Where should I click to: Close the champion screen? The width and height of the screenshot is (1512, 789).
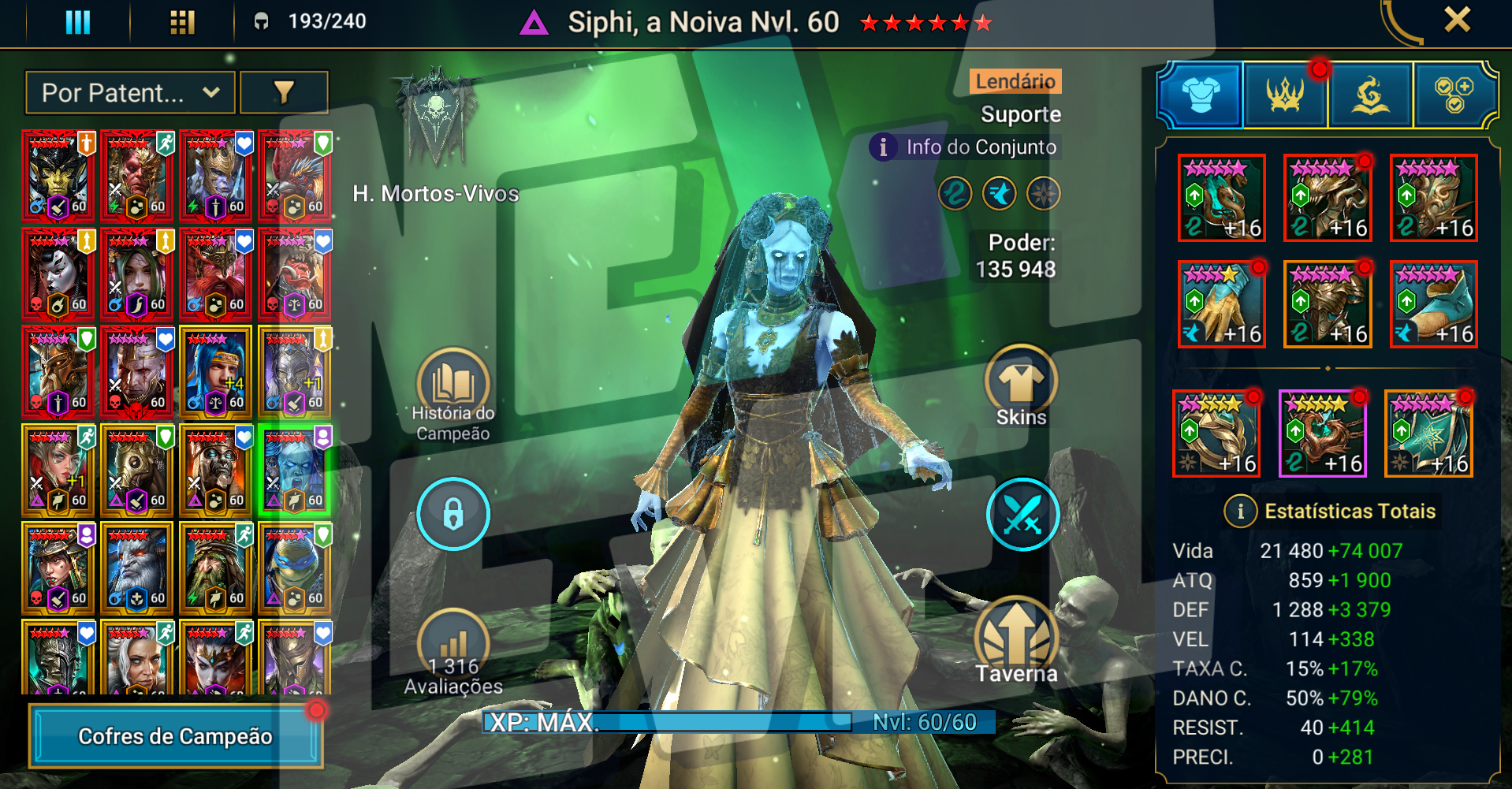pyautogui.click(x=1457, y=20)
